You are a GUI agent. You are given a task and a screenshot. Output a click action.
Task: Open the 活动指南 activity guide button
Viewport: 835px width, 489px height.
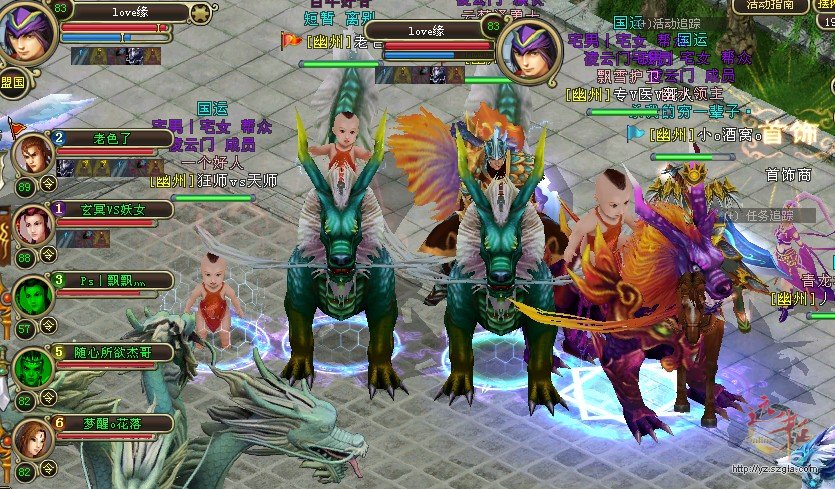(776, 6)
